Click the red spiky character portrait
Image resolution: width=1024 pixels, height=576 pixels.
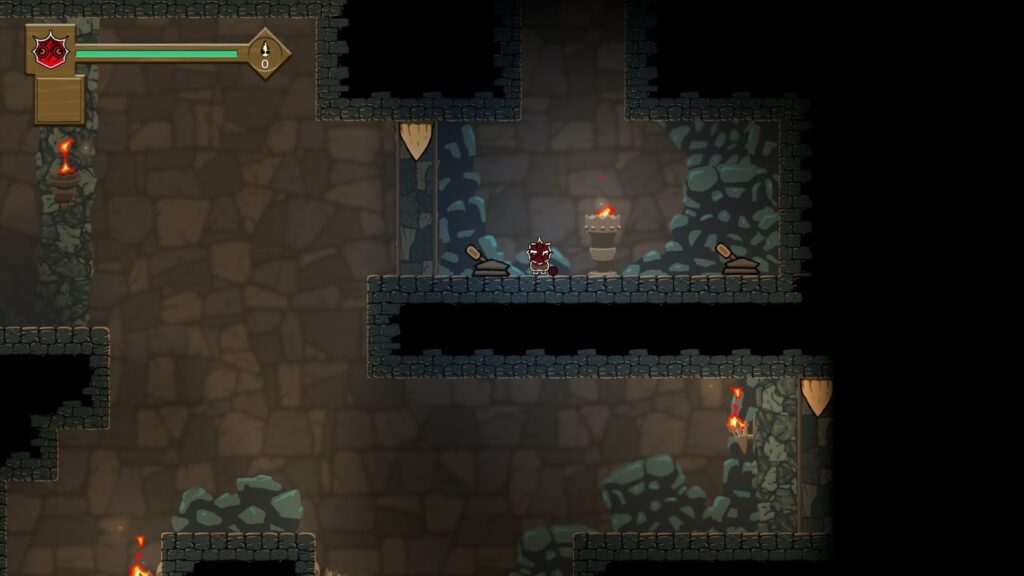[49, 50]
